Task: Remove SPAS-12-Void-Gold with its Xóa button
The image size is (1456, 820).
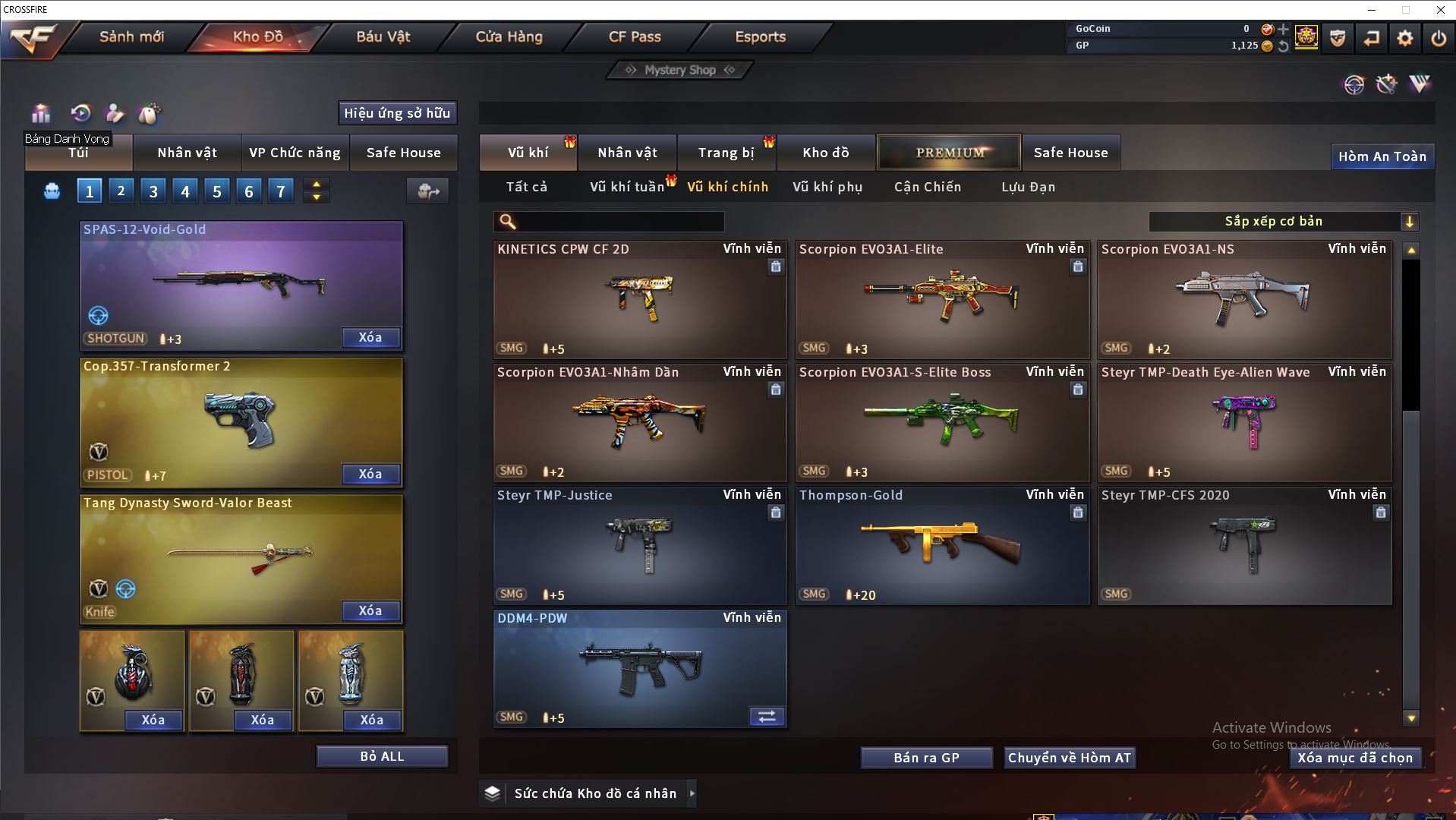Action: pos(370,338)
